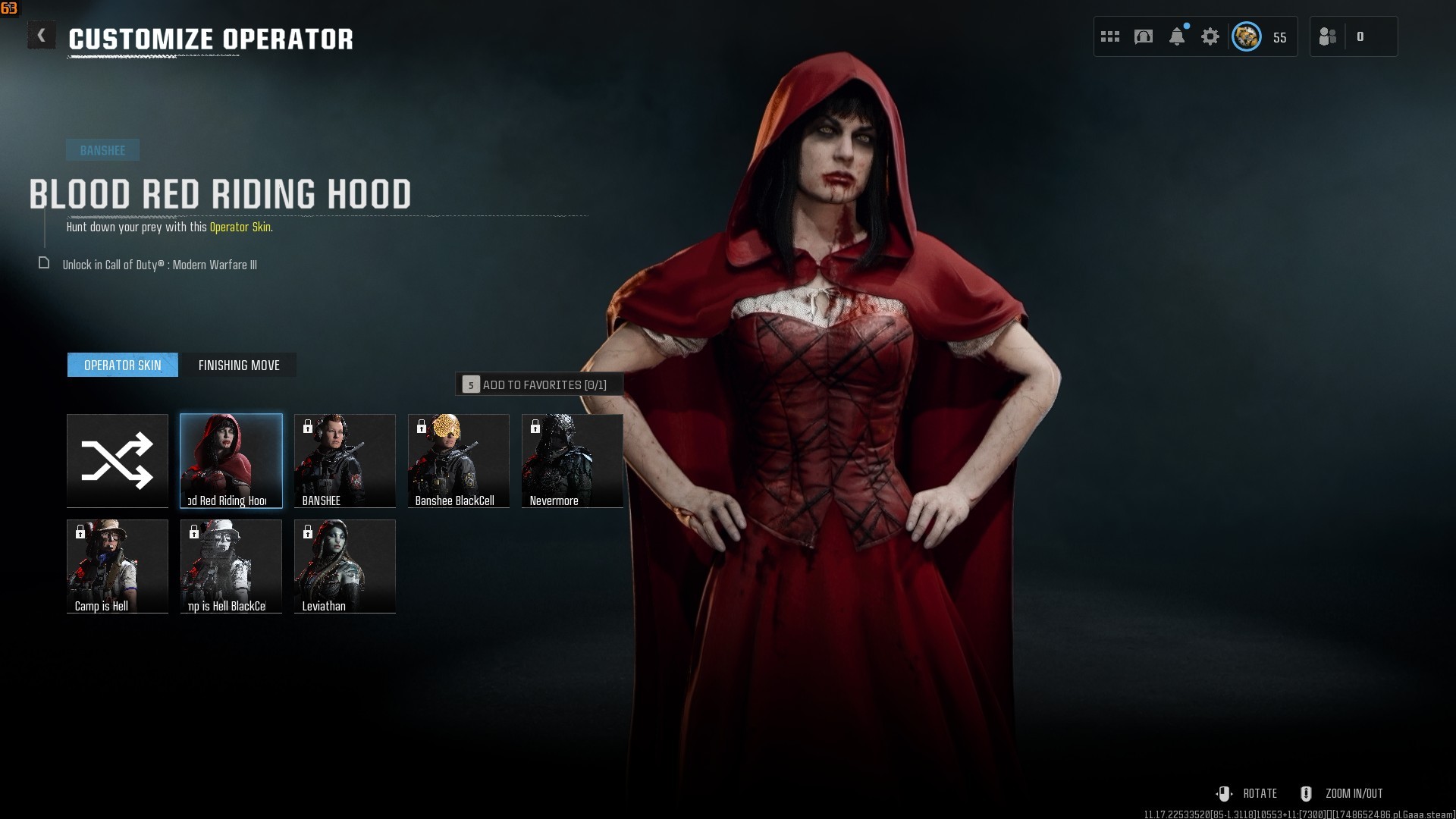Open the grid menu icon
This screenshot has width=1456, height=819.
pyautogui.click(x=1110, y=36)
